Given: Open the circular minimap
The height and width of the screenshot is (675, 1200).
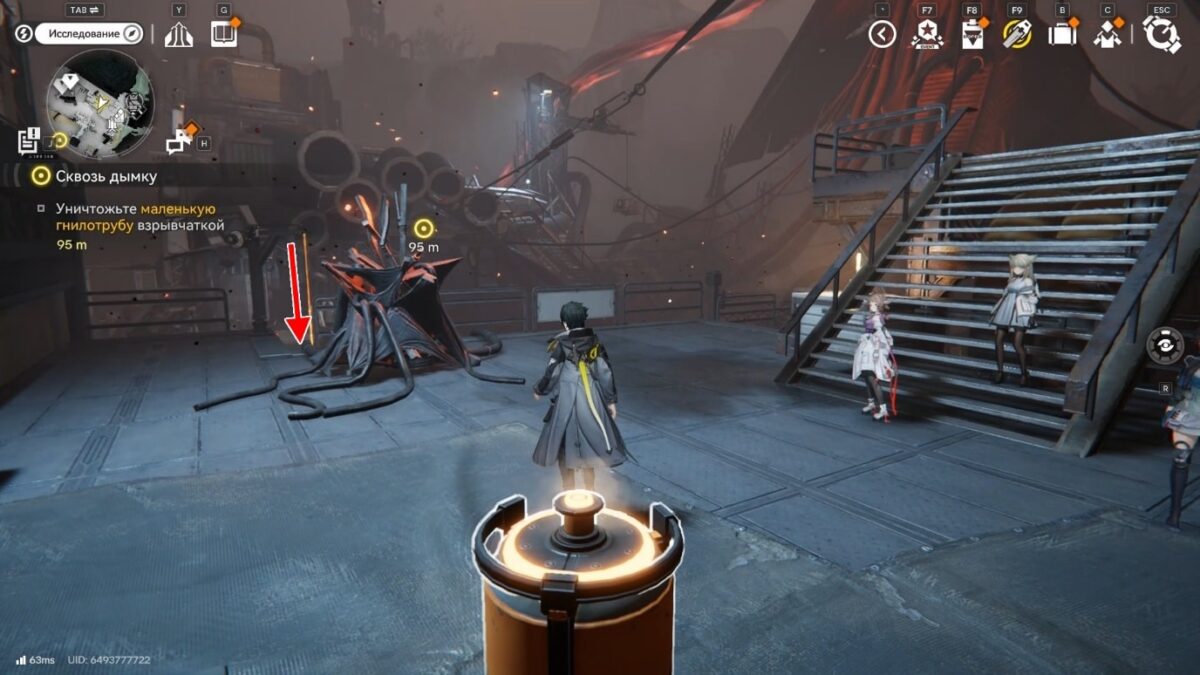Looking at the screenshot, I should coord(100,104).
